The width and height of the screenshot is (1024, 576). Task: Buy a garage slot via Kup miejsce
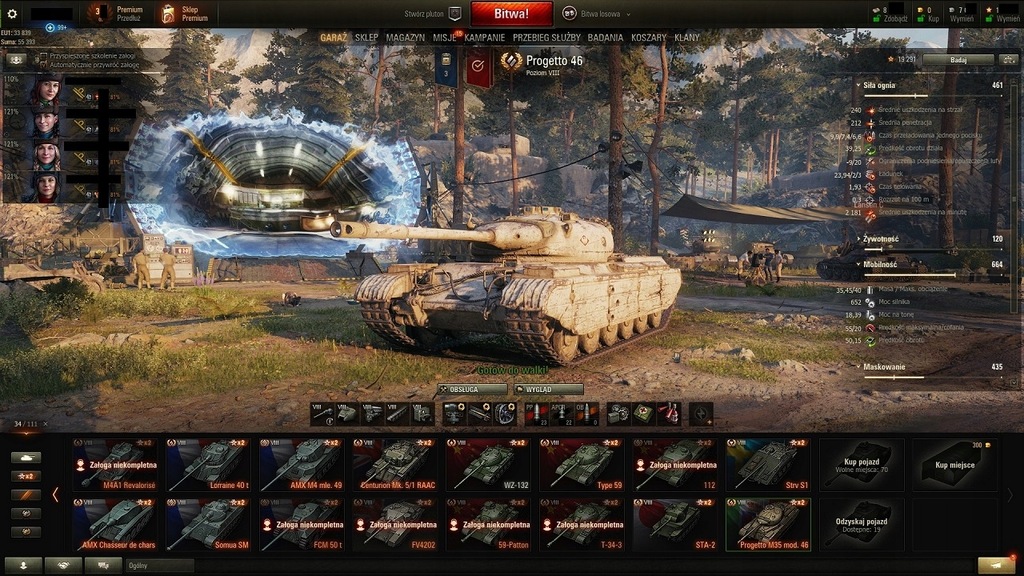(x=954, y=464)
